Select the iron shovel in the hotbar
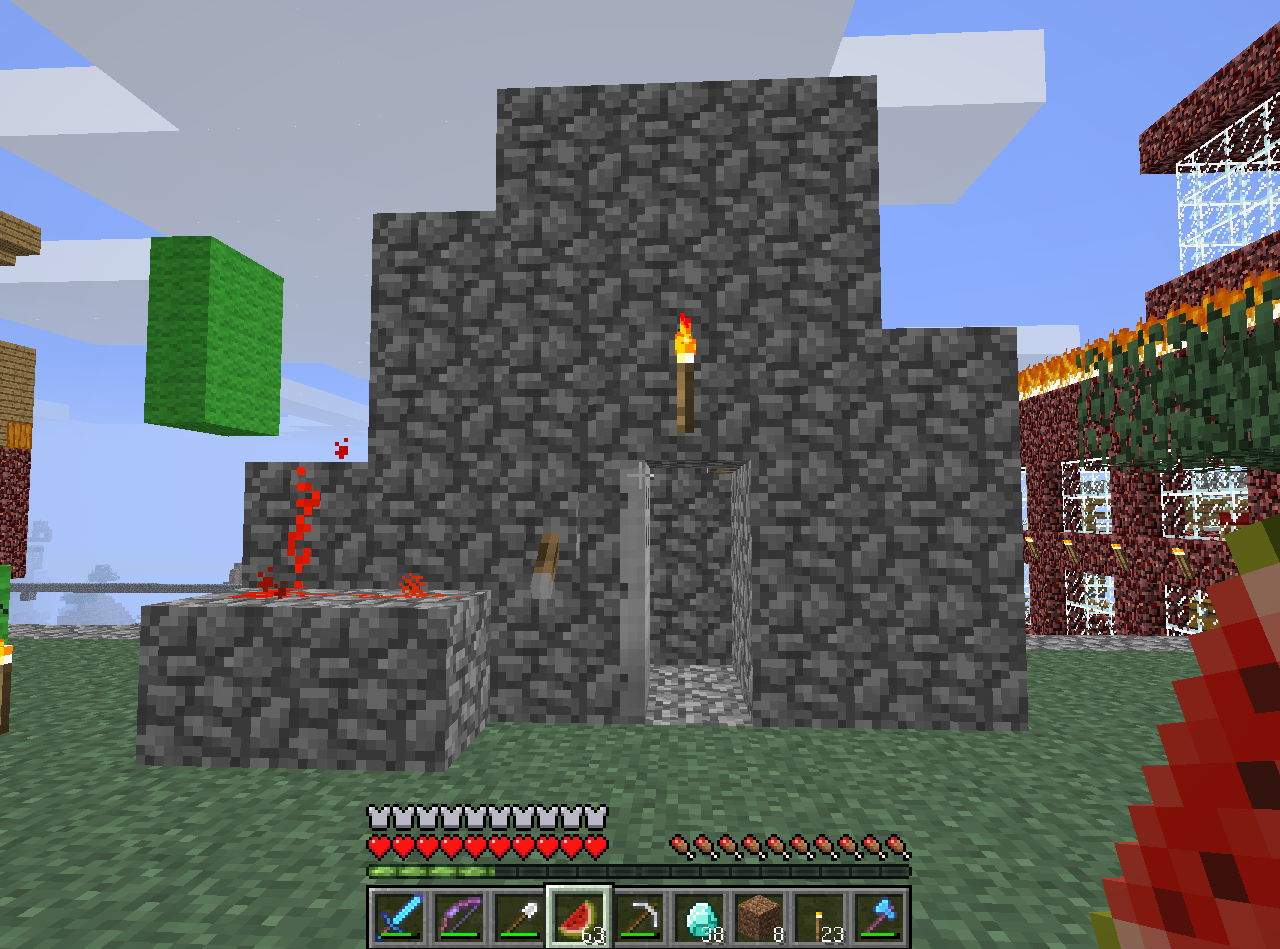 click(x=519, y=916)
